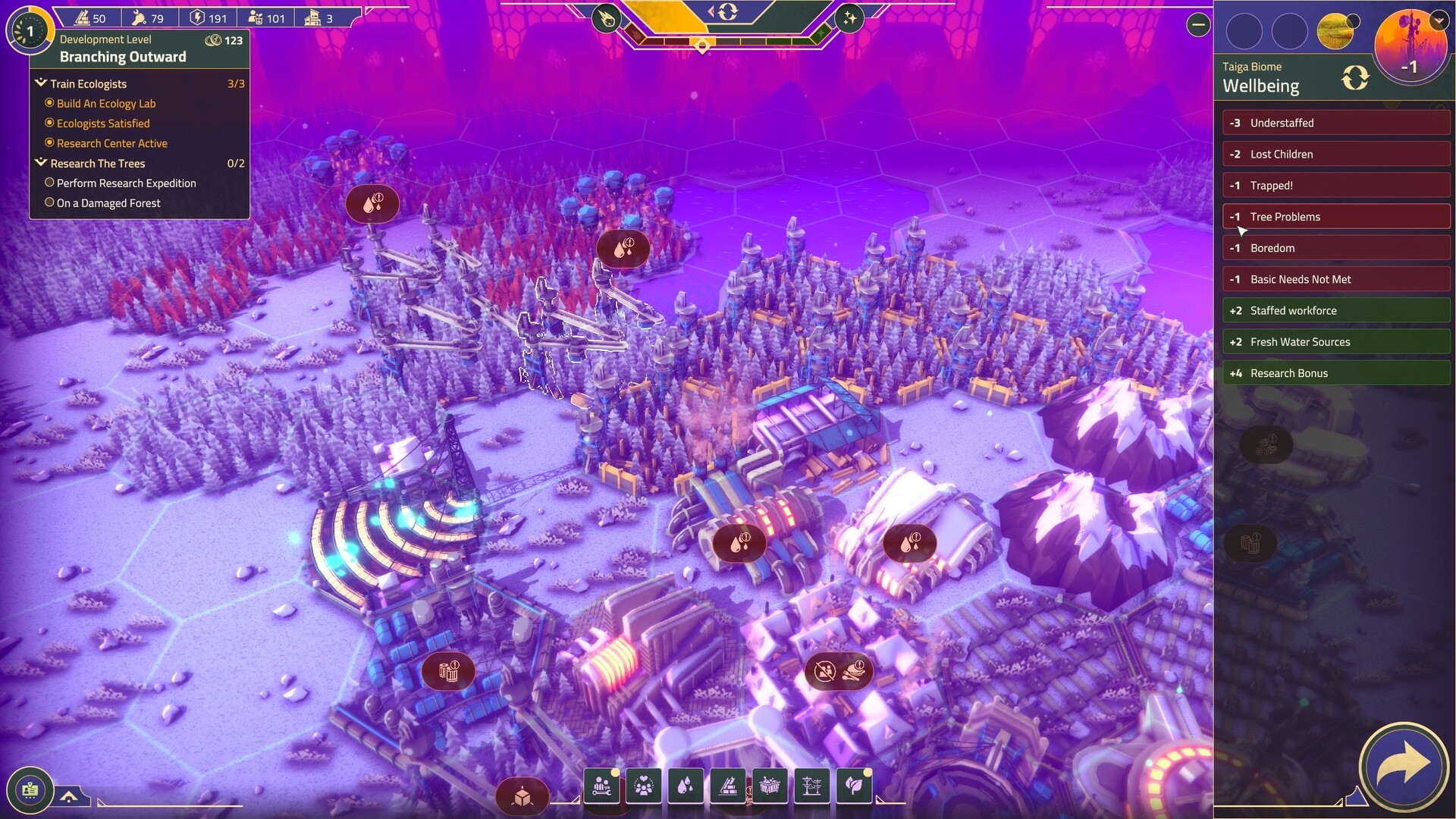Viewport: 1456px width, 819px height.
Task: Click the sparkle stars icon on top bar
Action: coord(849,19)
